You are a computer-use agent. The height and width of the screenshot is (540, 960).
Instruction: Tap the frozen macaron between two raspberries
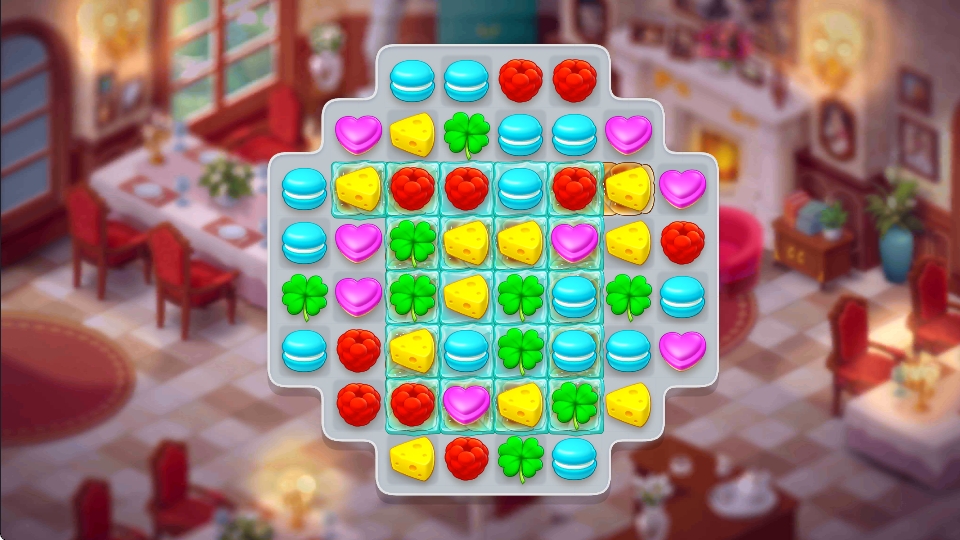click(x=520, y=188)
